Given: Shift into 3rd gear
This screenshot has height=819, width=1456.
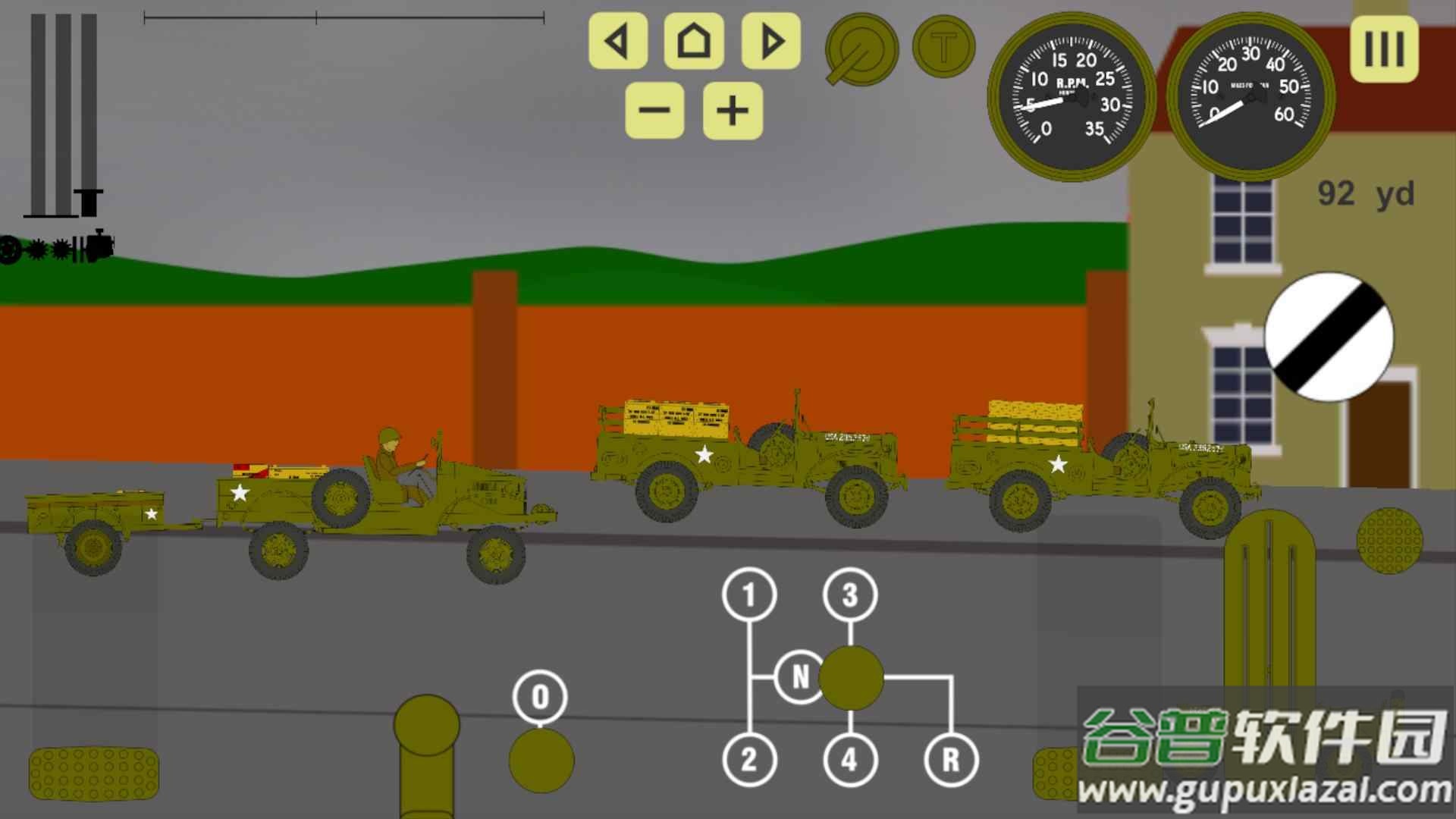Looking at the screenshot, I should (x=850, y=595).
